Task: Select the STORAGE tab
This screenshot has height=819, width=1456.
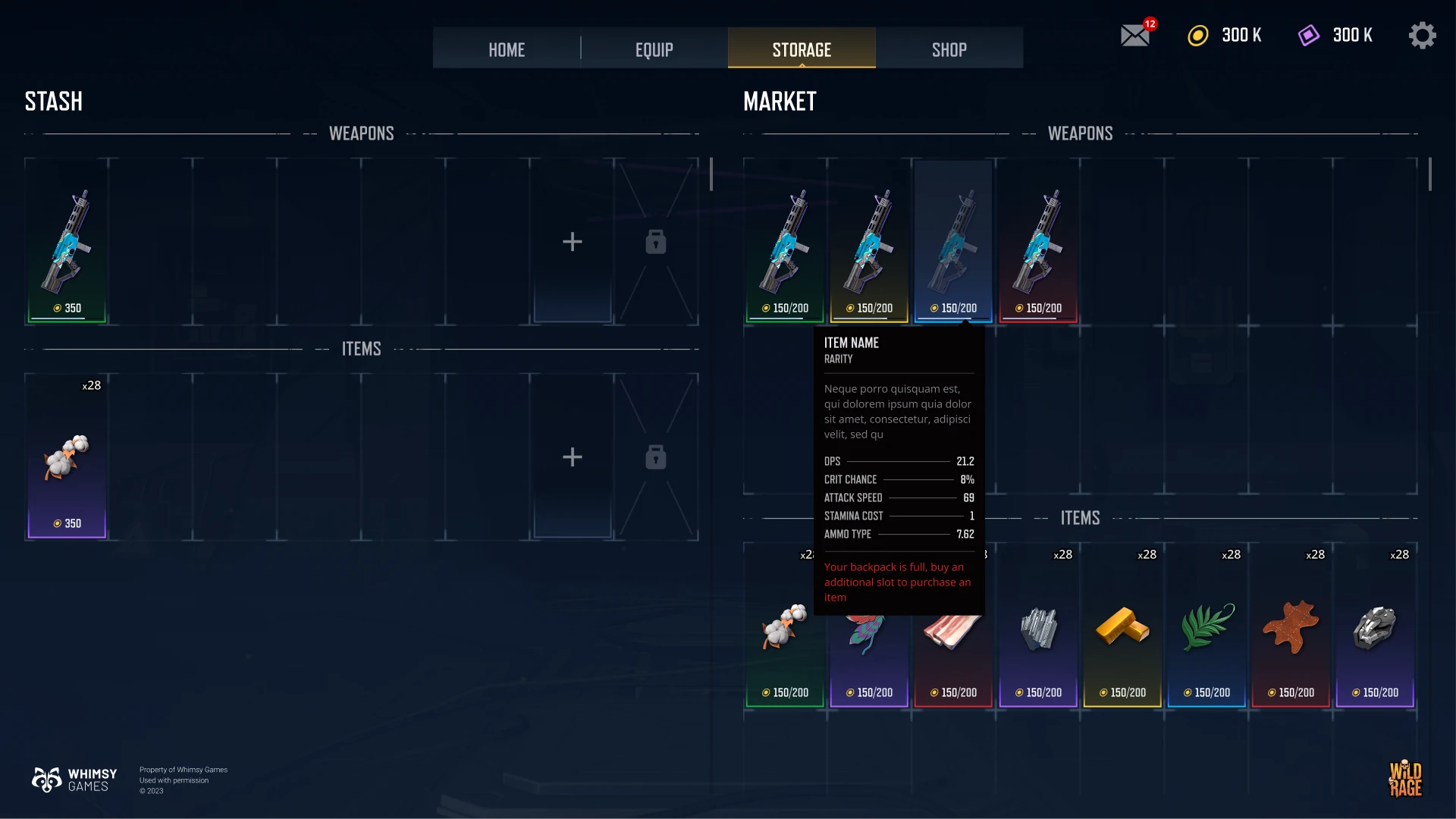Action: pos(802,49)
